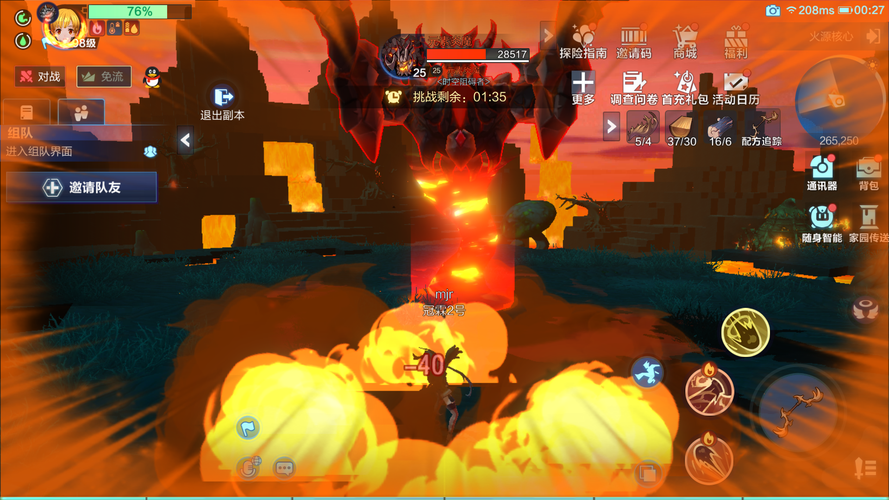This screenshot has width=889, height=500.
Task: Invite a teammate with 邀请队友
Action: (81, 187)
